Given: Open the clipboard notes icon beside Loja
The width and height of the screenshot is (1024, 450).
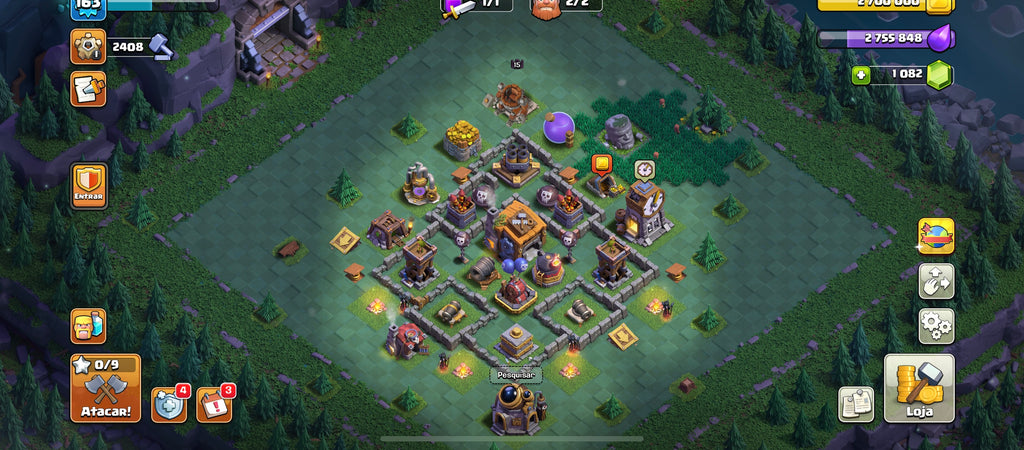Looking at the screenshot, I should coord(855,404).
